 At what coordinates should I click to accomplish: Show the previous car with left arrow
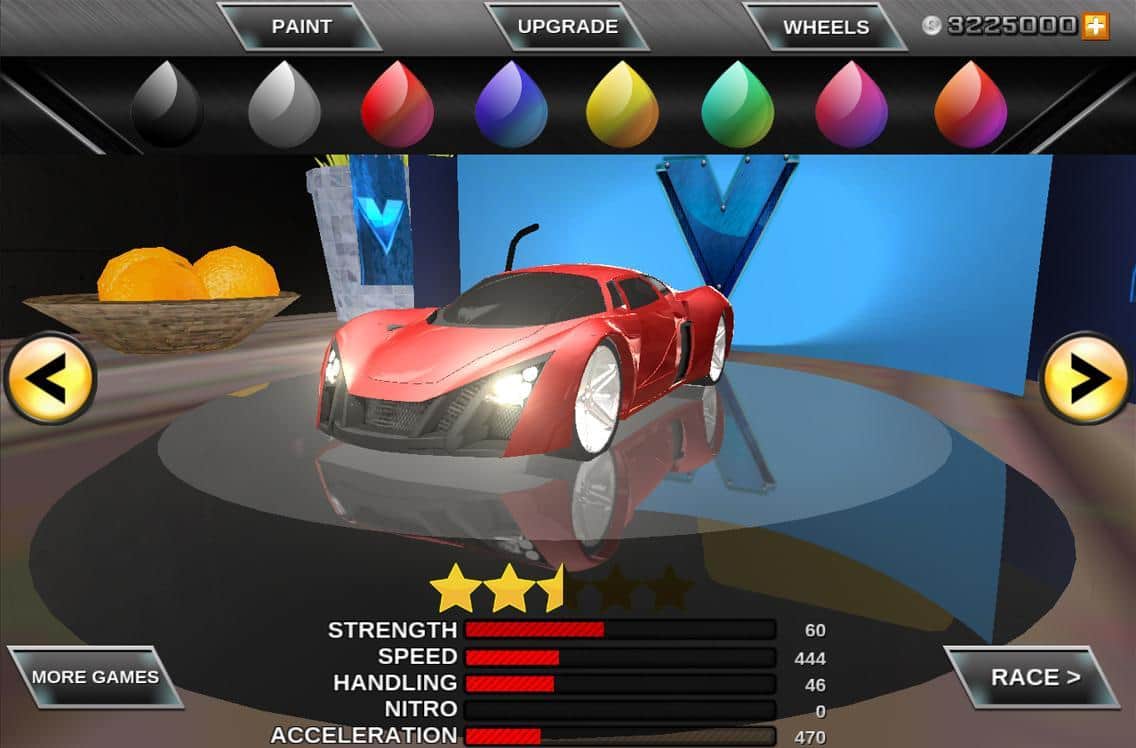(x=50, y=379)
